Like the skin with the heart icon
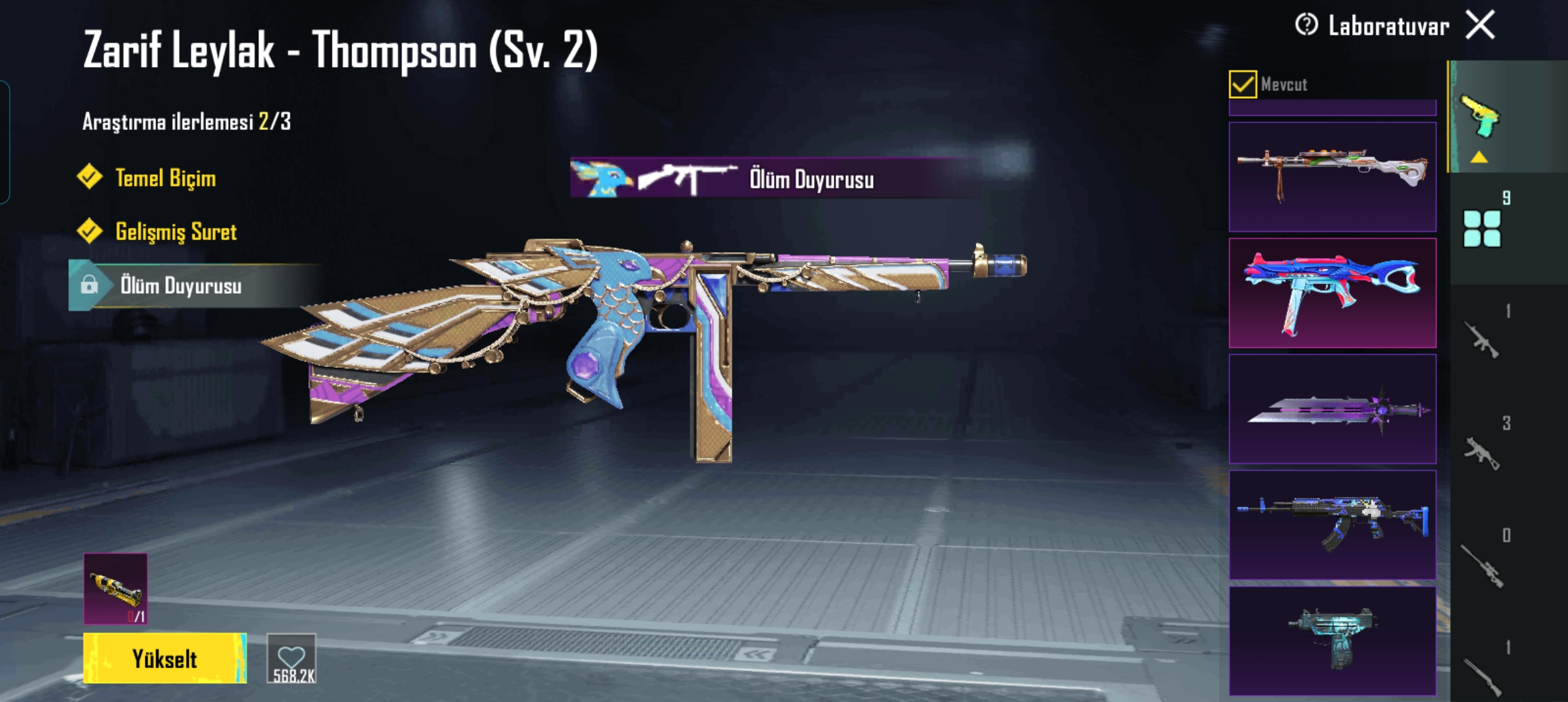 (291, 659)
